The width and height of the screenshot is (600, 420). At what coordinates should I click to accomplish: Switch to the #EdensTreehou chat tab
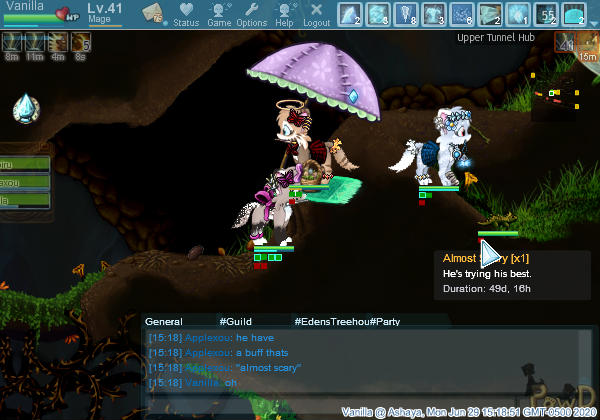(x=331, y=321)
